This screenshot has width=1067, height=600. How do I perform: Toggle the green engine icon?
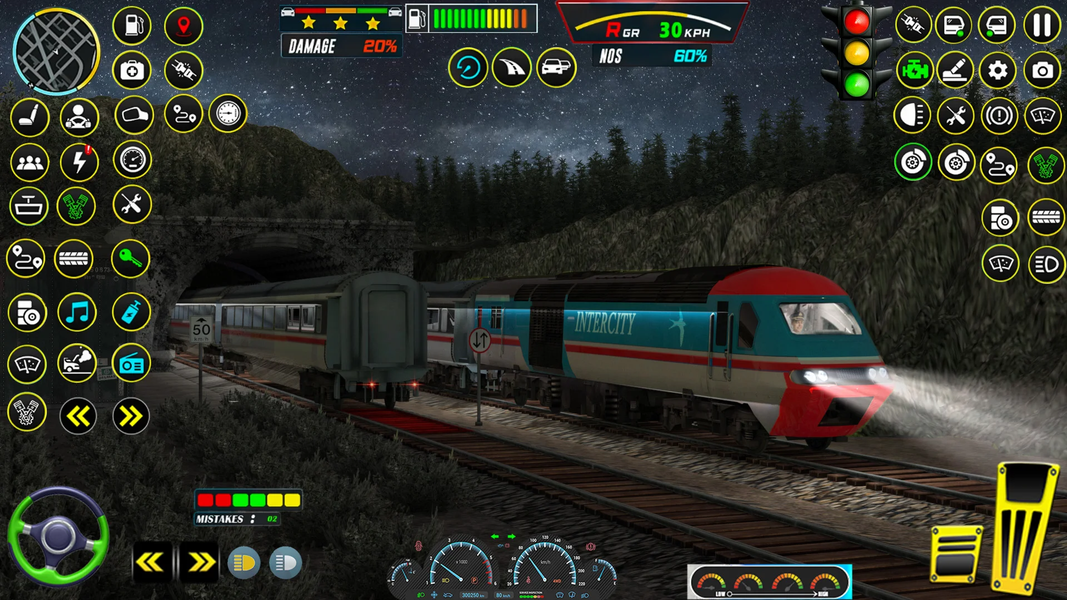pos(912,70)
